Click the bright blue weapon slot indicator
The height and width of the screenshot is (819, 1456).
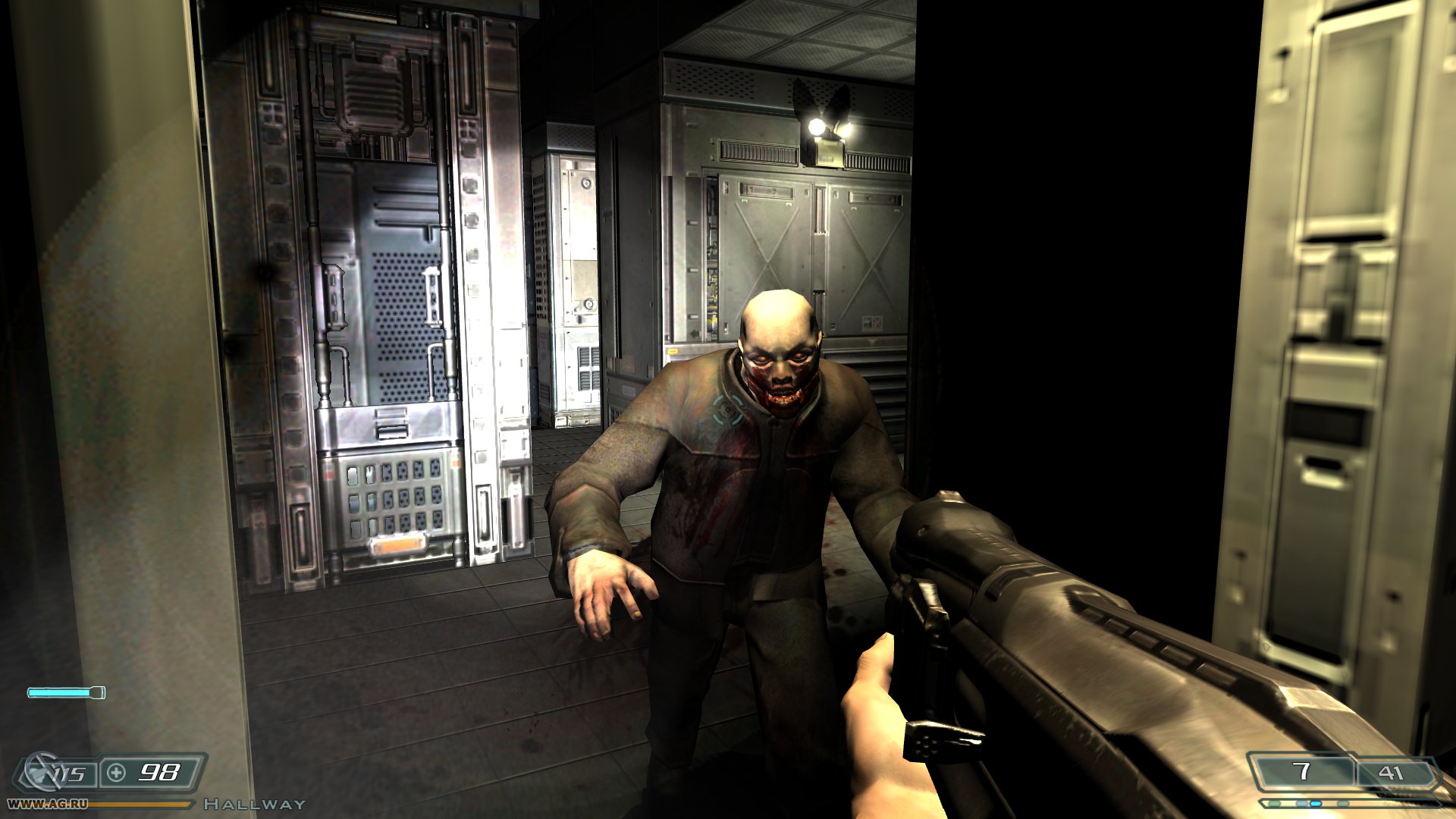tap(1315, 803)
